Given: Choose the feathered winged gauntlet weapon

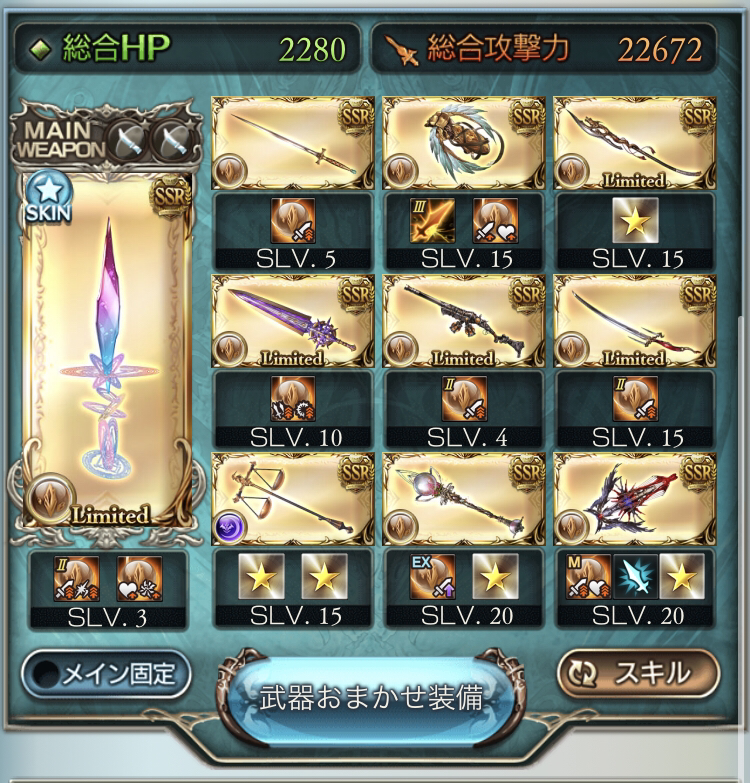Looking at the screenshot, I should 464,143.
